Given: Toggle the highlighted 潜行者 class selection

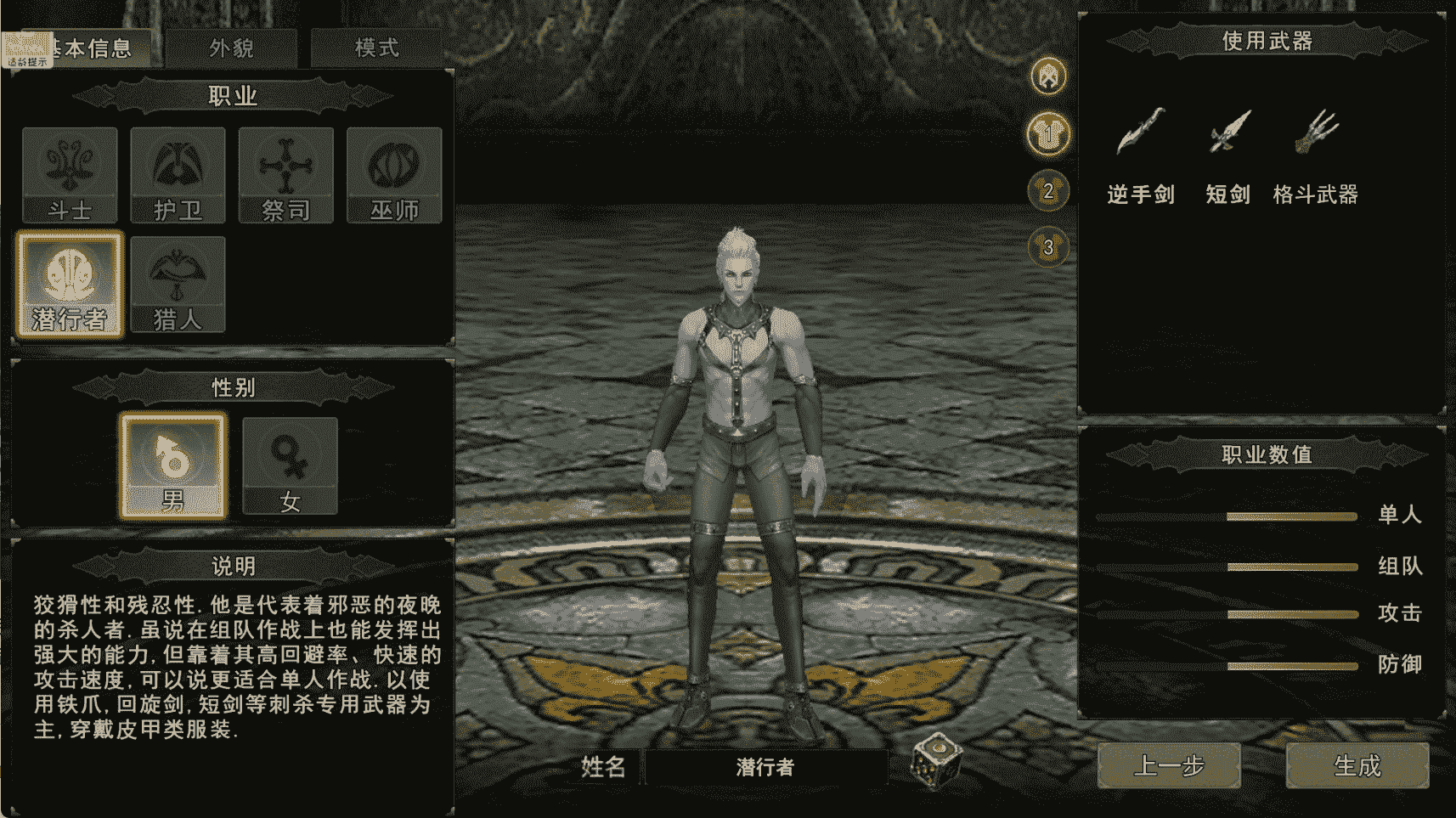Looking at the screenshot, I should coord(71,280).
